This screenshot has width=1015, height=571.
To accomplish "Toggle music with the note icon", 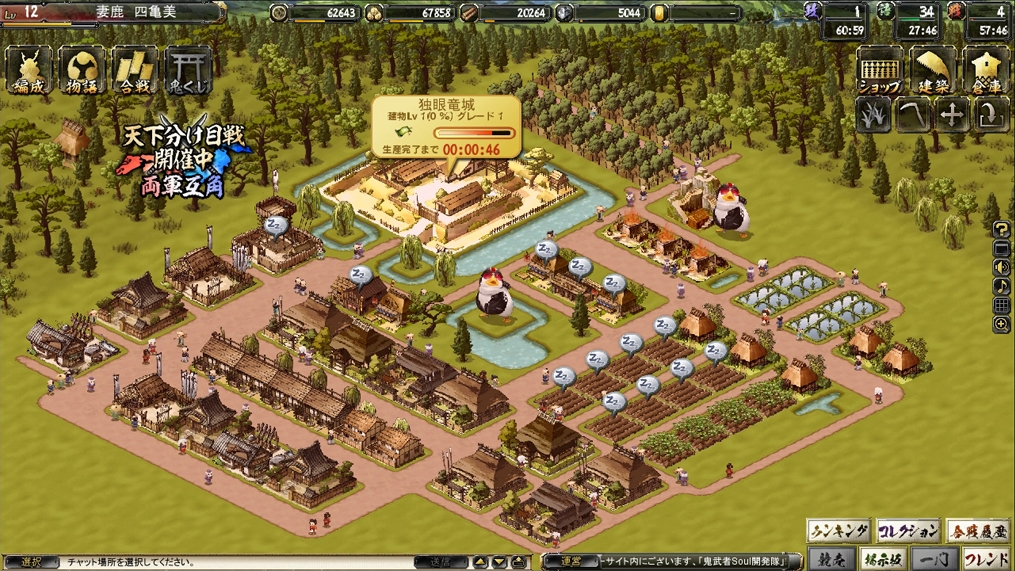I will [1001, 287].
